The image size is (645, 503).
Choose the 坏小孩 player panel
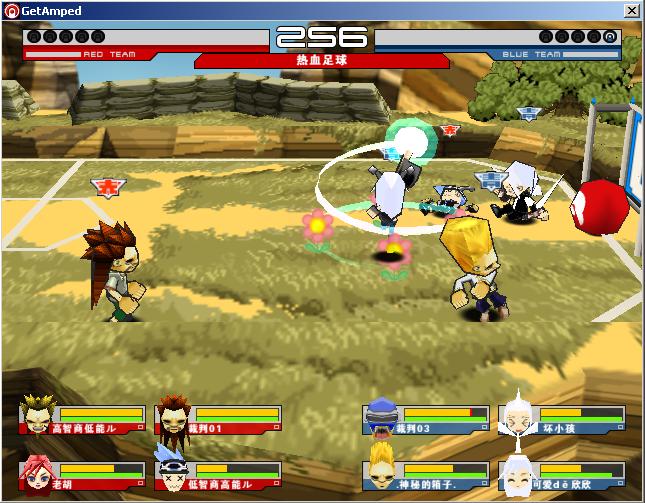[563, 419]
